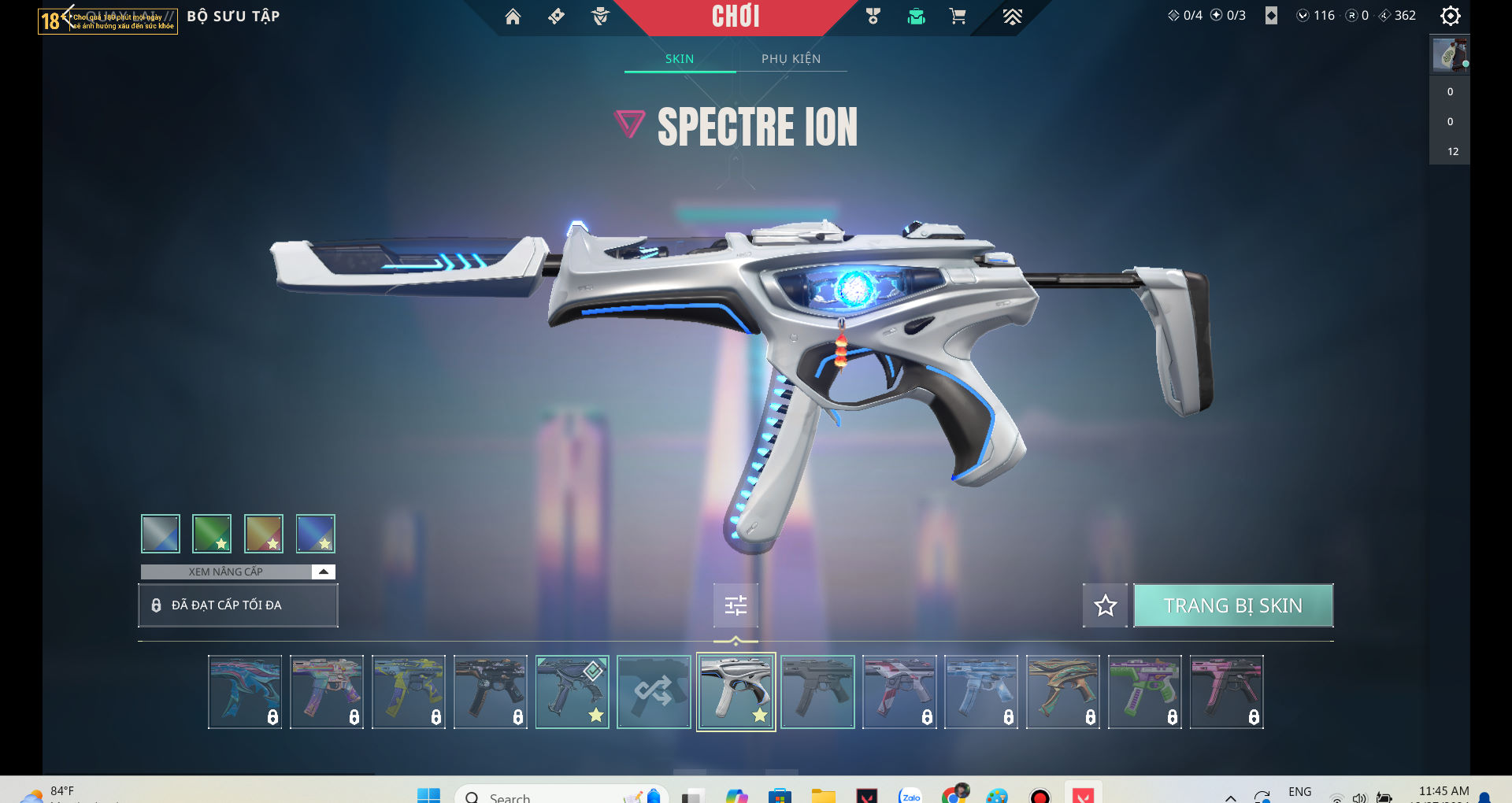This screenshot has height=803, width=1512.
Task: Open the skin filter options button
Action: point(736,605)
